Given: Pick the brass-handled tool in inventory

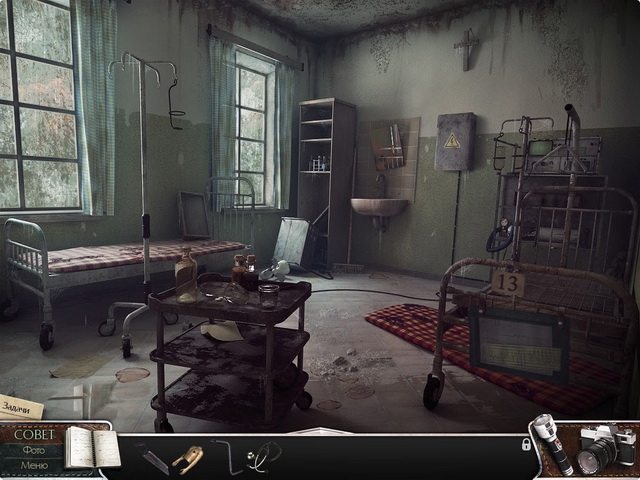Looking at the screenshot, I should tap(187, 457).
